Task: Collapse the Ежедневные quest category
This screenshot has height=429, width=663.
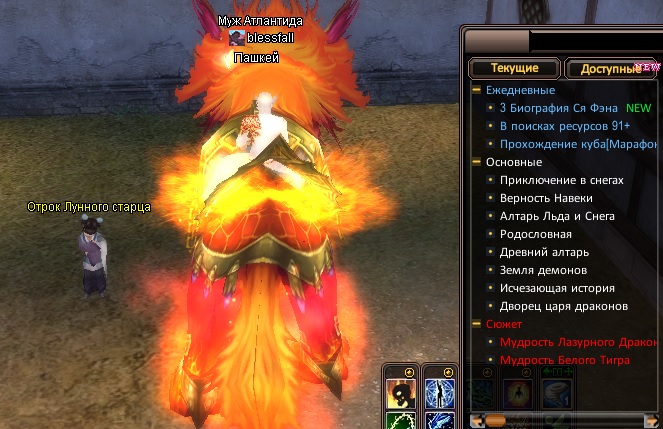Action: click(477, 90)
